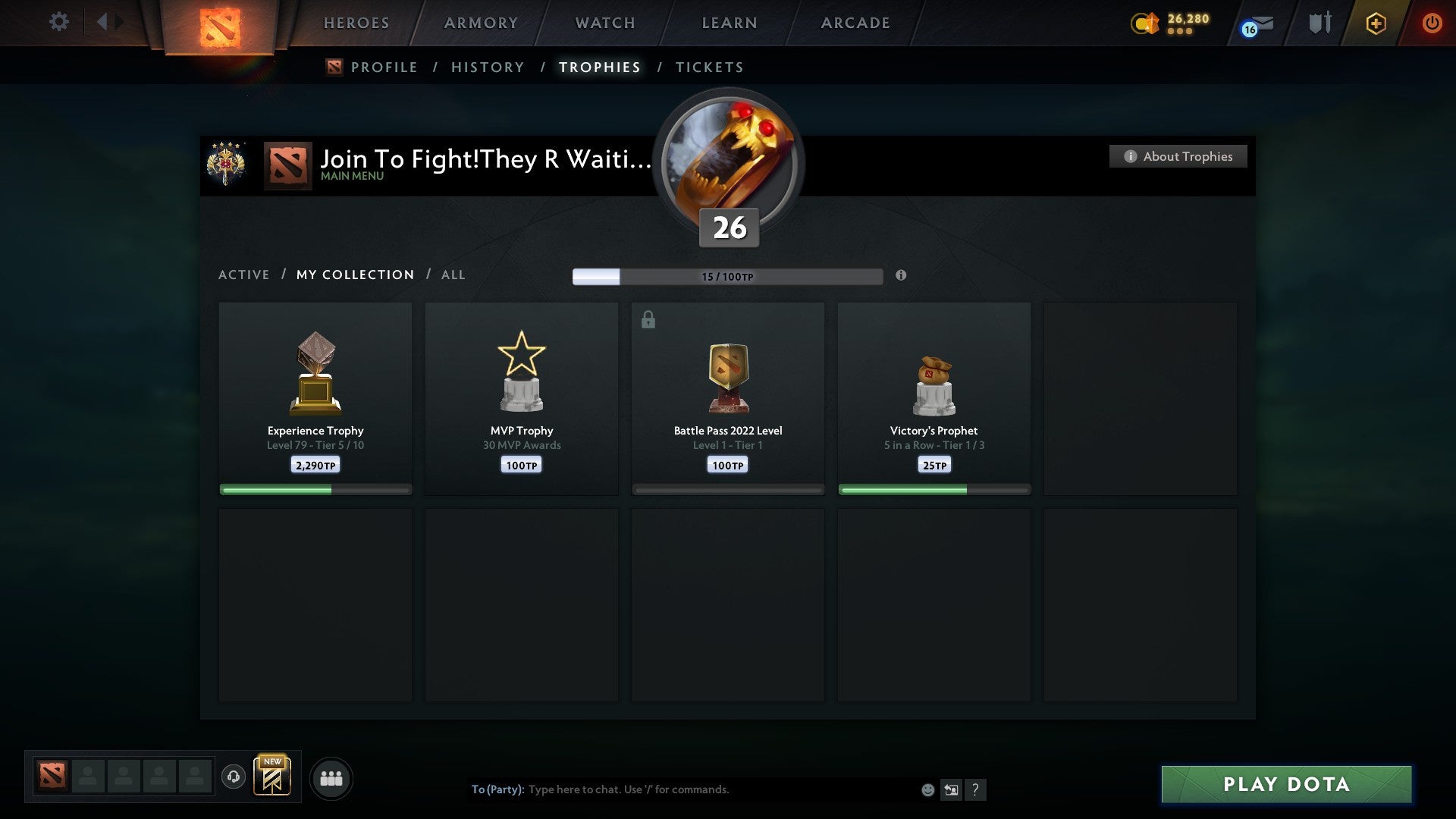Screen dimensions: 1456x819
Task: Click the party chat input field
Action: (x=682, y=789)
